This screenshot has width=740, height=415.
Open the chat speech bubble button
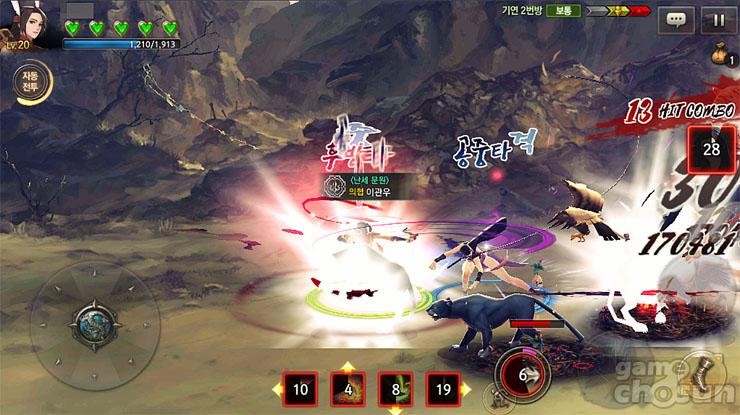[x=678, y=19]
